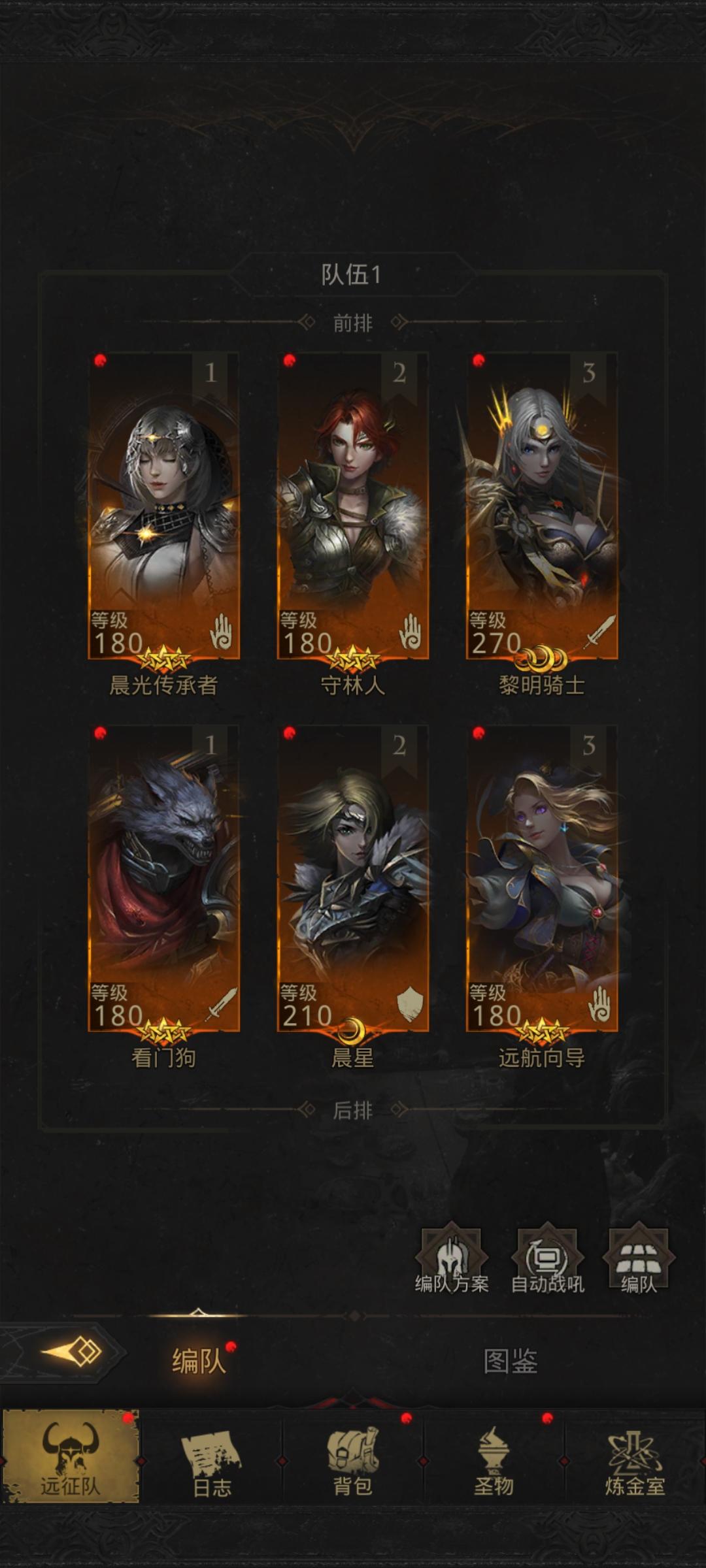Open the 远征队 expedition menu
Screen dimensions: 706x1568
tap(71, 1456)
